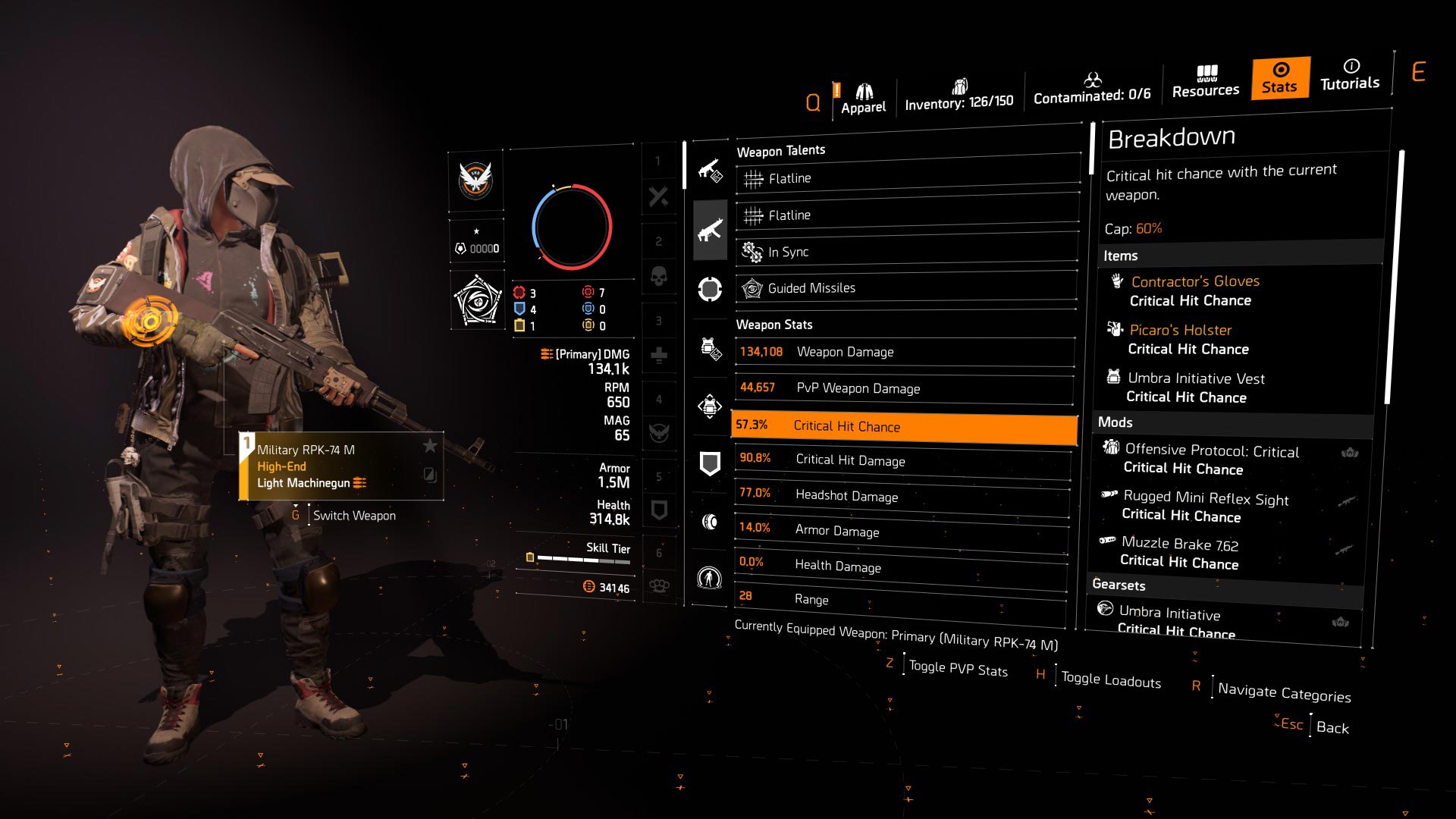Select the body armor vest icon
Image resolution: width=1456 pixels, height=819 pixels.
(709, 347)
